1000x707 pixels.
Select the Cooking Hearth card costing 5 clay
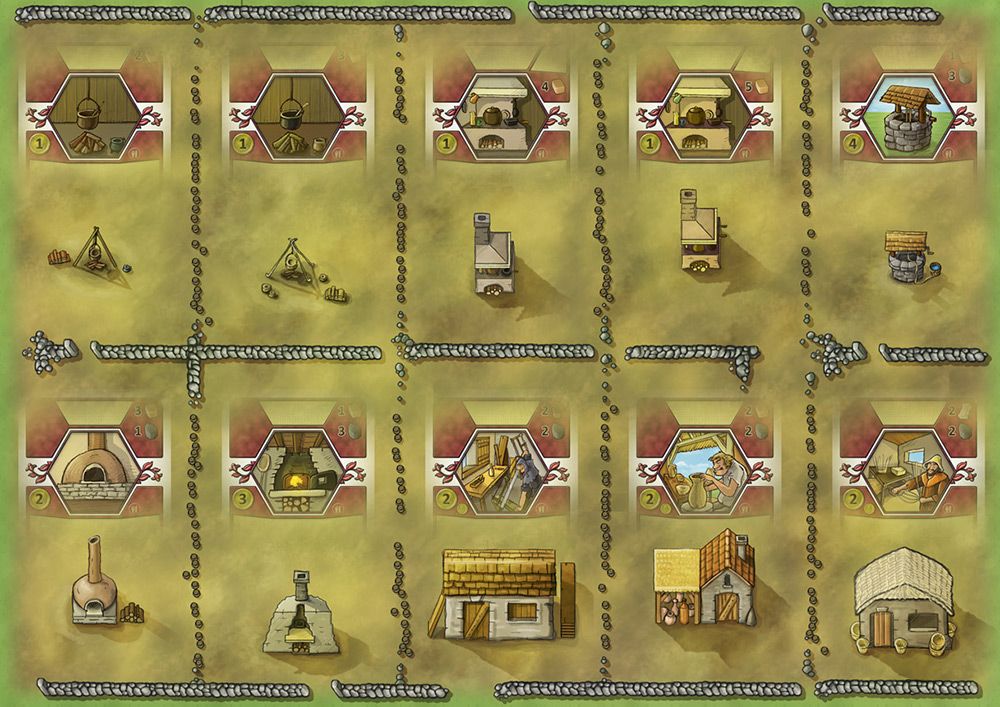pos(705,115)
